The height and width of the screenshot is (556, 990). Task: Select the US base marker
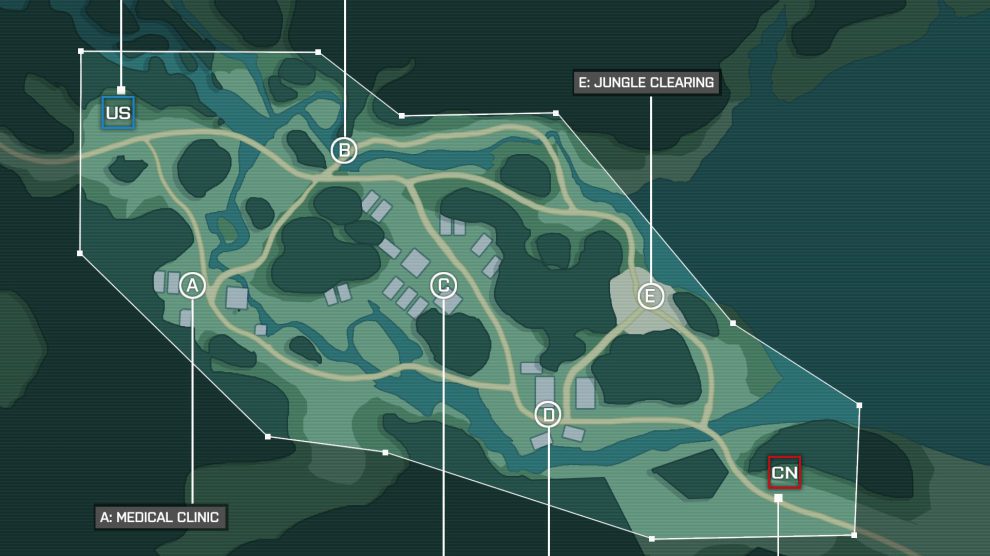pyautogui.click(x=118, y=113)
